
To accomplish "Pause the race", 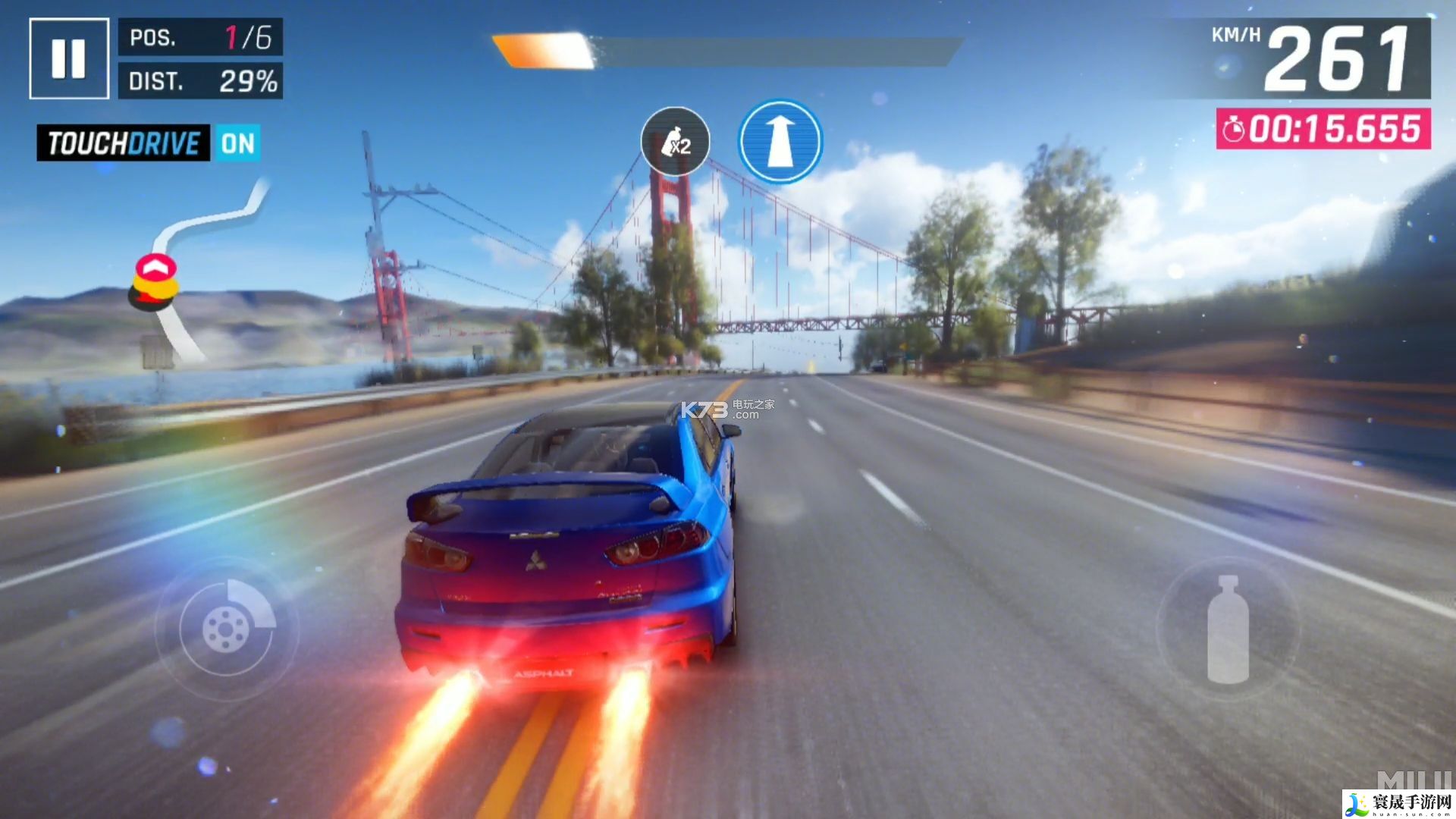I will click(68, 58).
